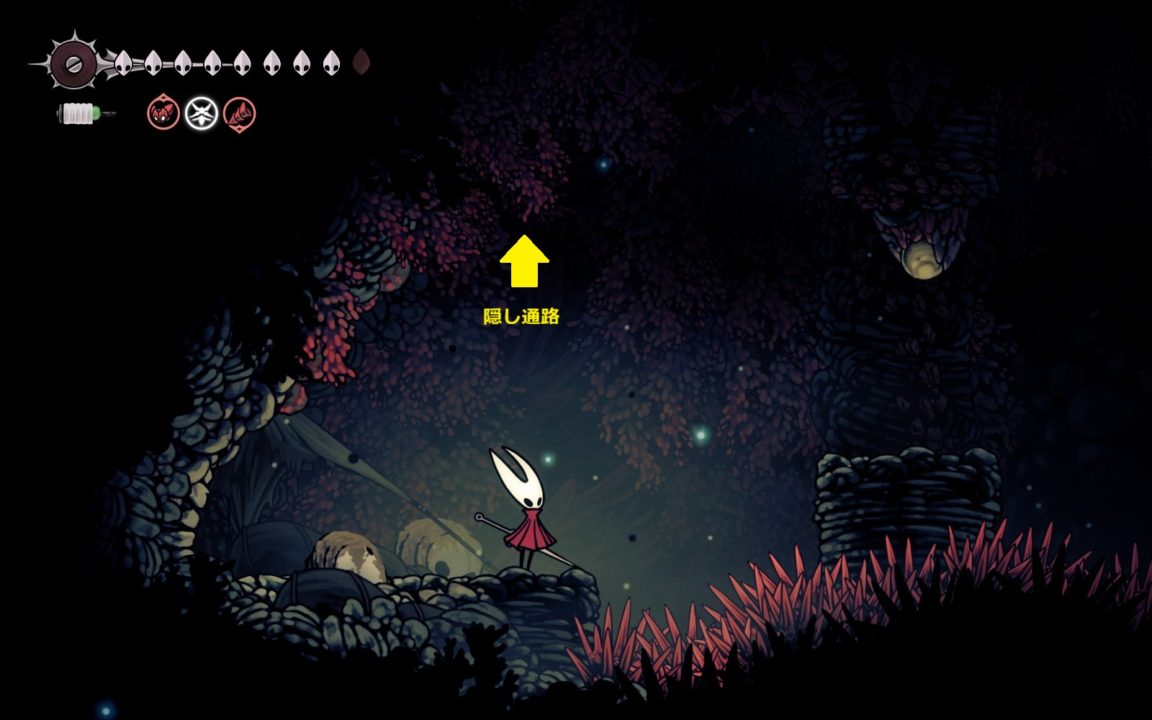Activate the glowing white winged tool icon
Viewport: 1152px width, 720px height.
[x=201, y=113]
